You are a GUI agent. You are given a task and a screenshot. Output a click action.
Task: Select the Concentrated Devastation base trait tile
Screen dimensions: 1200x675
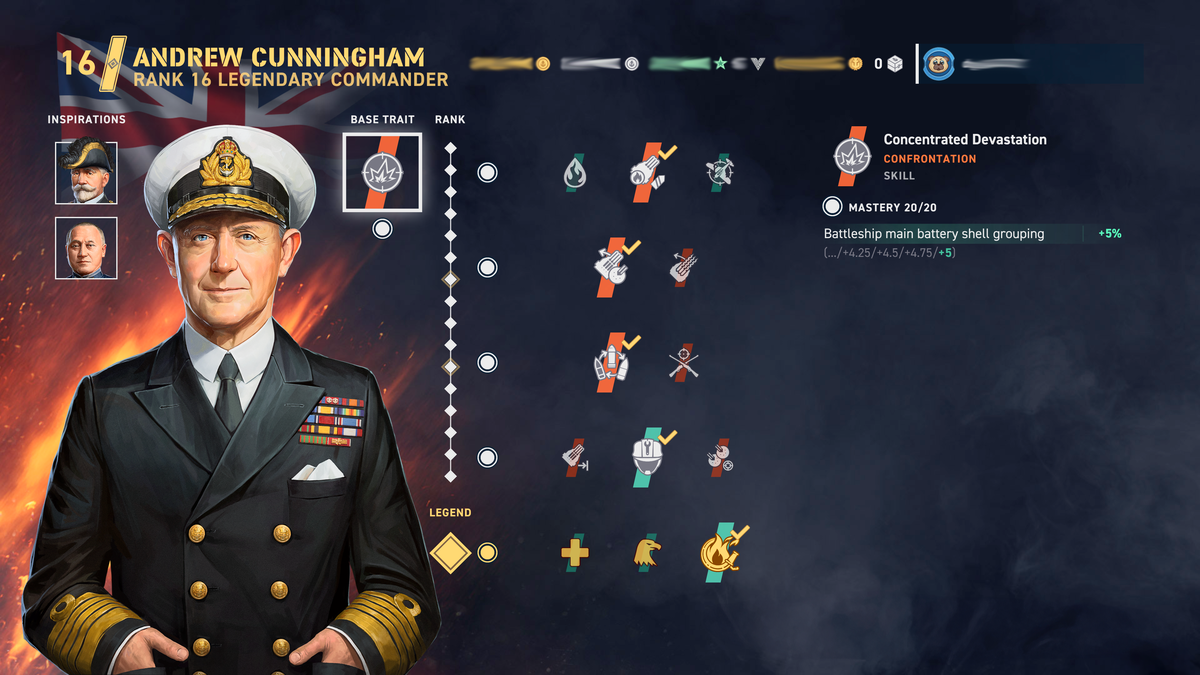point(382,172)
